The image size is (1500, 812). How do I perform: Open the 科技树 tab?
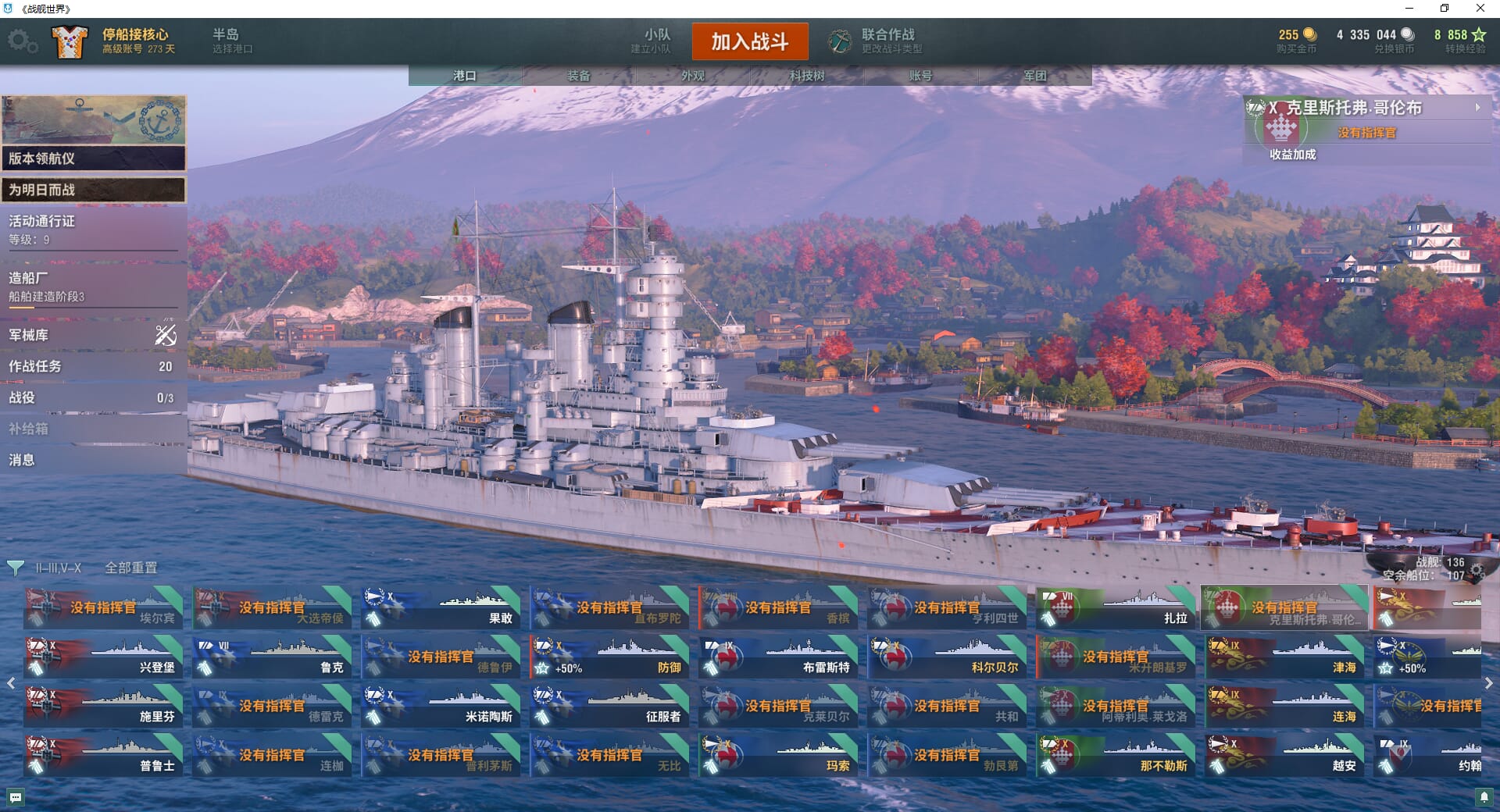(807, 76)
